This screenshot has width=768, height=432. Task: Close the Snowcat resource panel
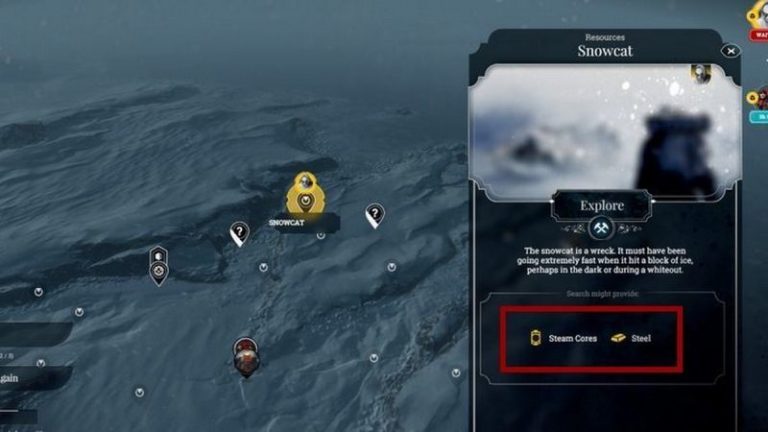point(731,51)
